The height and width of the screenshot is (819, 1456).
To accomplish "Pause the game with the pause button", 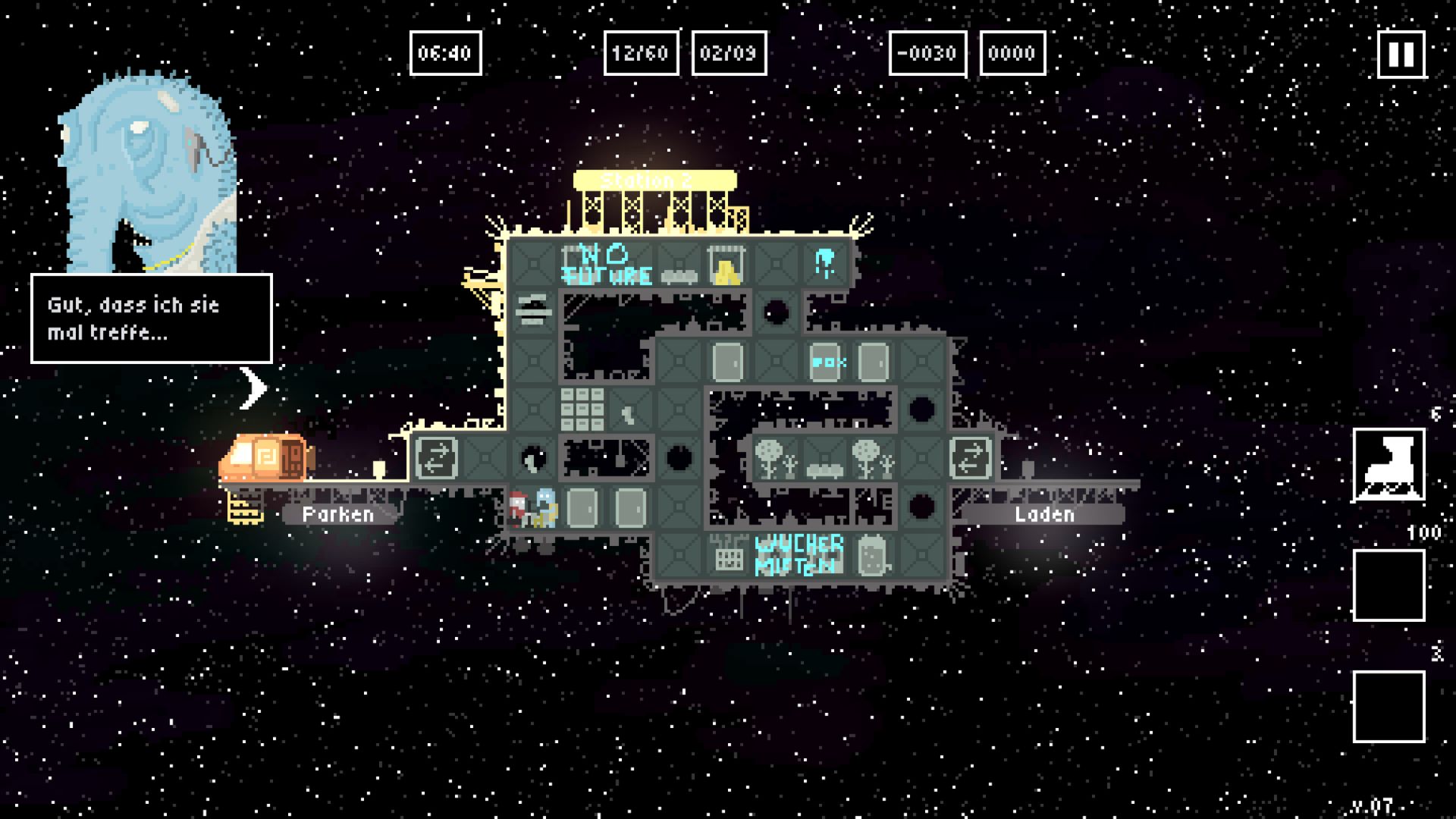I will [x=1401, y=54].
